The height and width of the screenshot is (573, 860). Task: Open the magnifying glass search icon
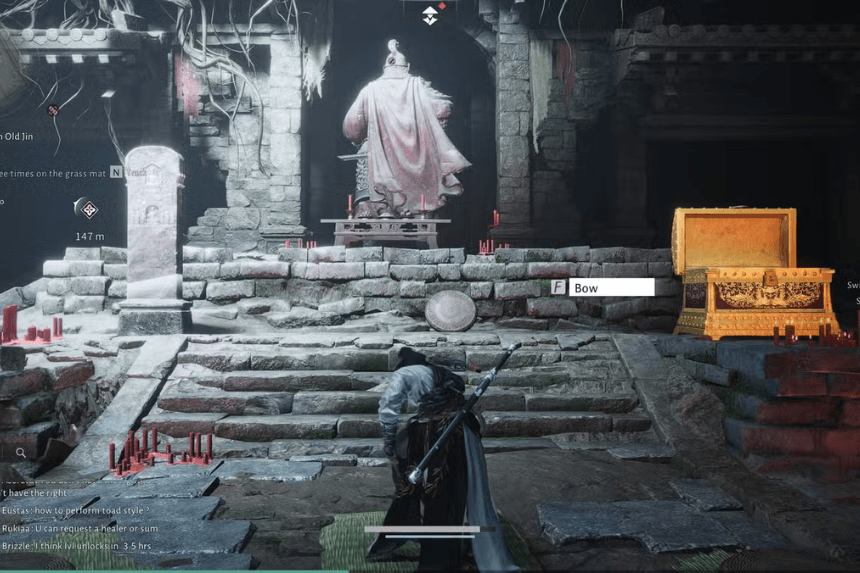pos(21,453)
